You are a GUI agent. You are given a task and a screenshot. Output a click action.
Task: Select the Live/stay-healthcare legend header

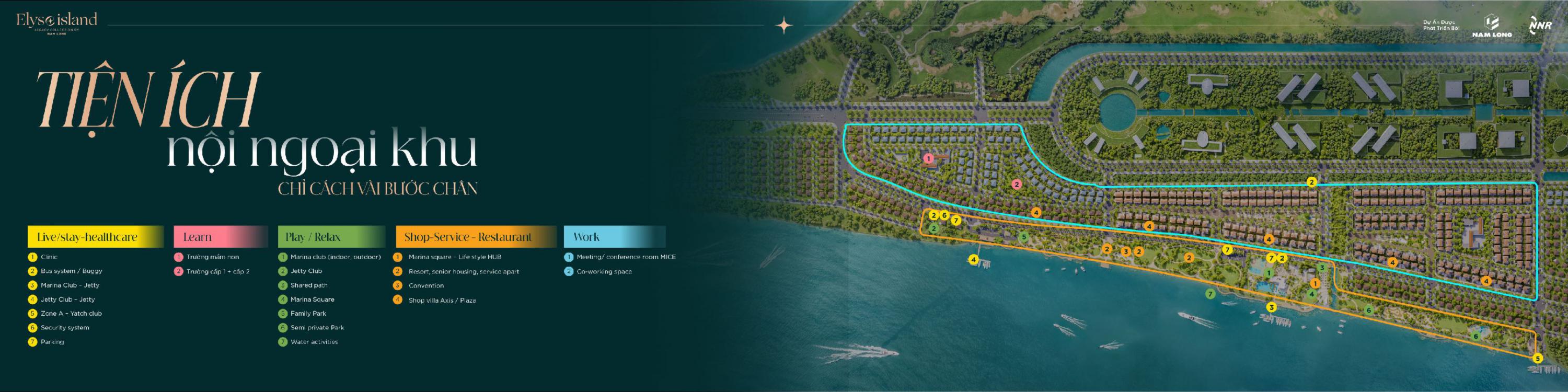(95, 237)
